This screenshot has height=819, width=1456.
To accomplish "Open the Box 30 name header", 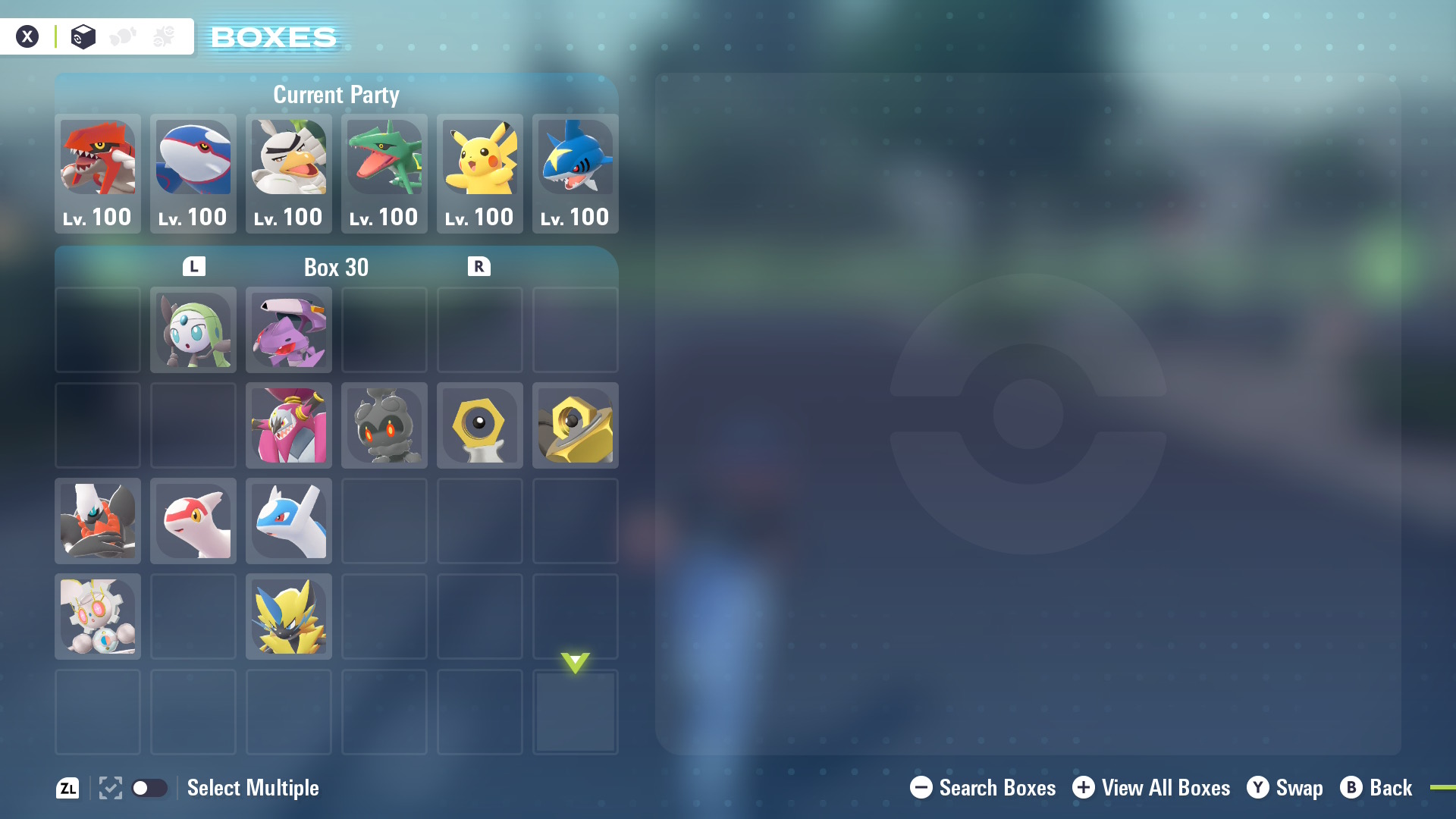I will (336, 267).
